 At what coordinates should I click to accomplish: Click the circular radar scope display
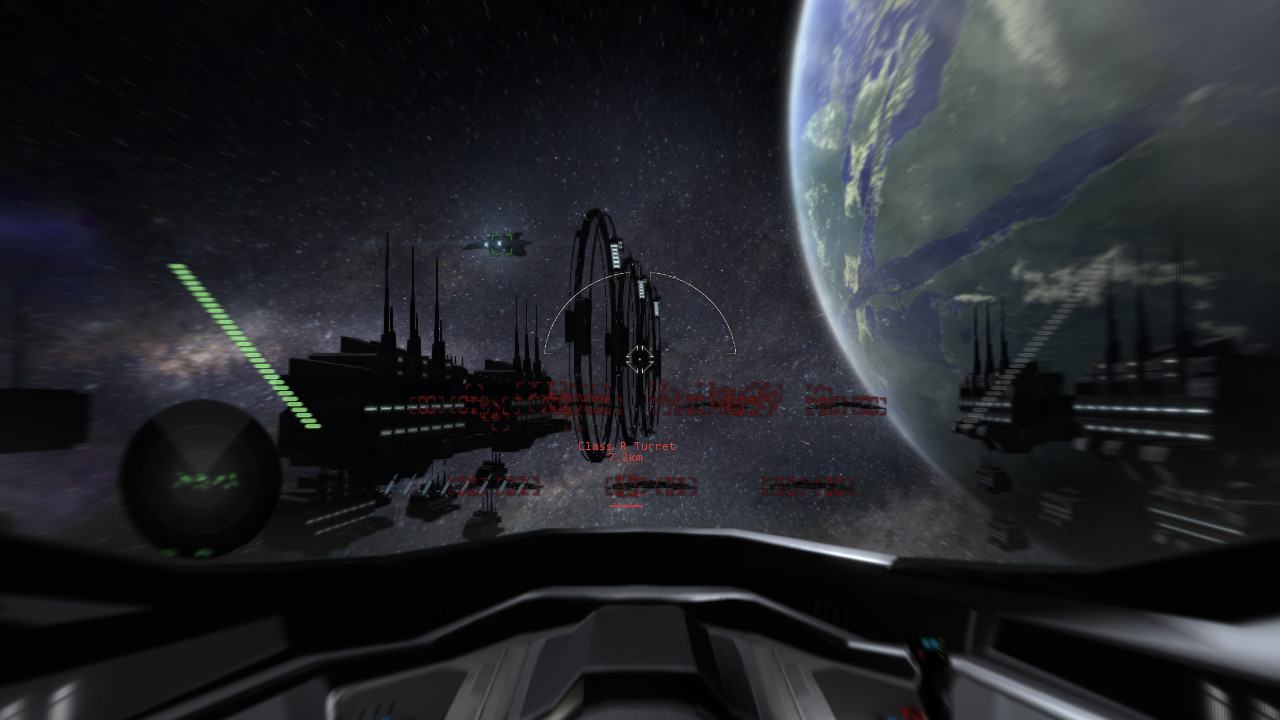tap(200, 478)
